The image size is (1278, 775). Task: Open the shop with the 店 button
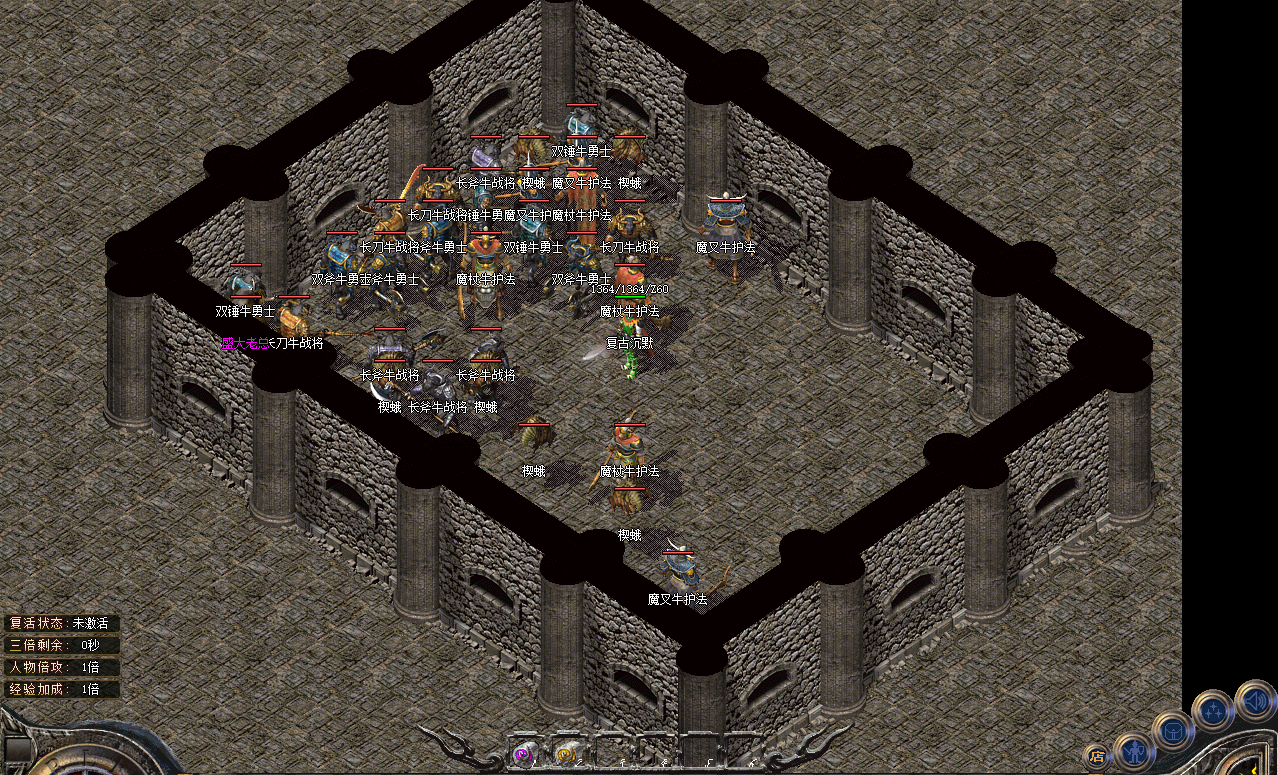[x=1097, y=756]
